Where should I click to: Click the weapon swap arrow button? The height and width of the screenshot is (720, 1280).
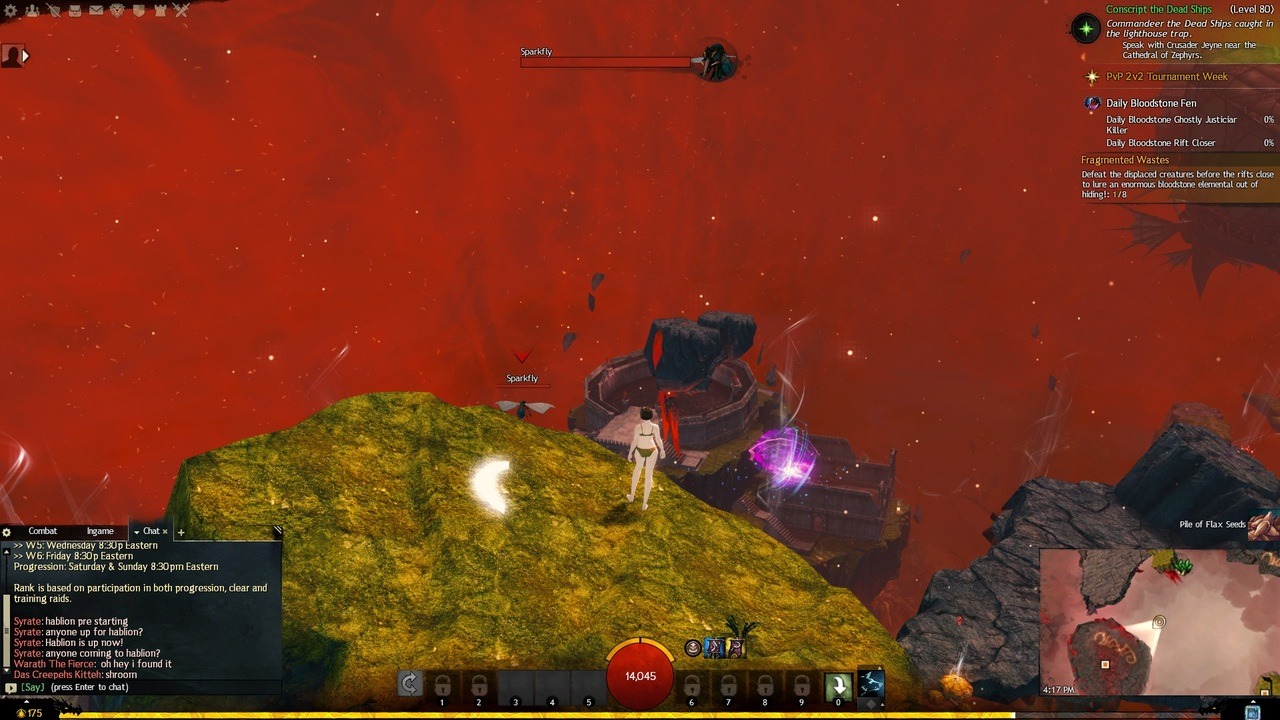(x=409, y=683)
